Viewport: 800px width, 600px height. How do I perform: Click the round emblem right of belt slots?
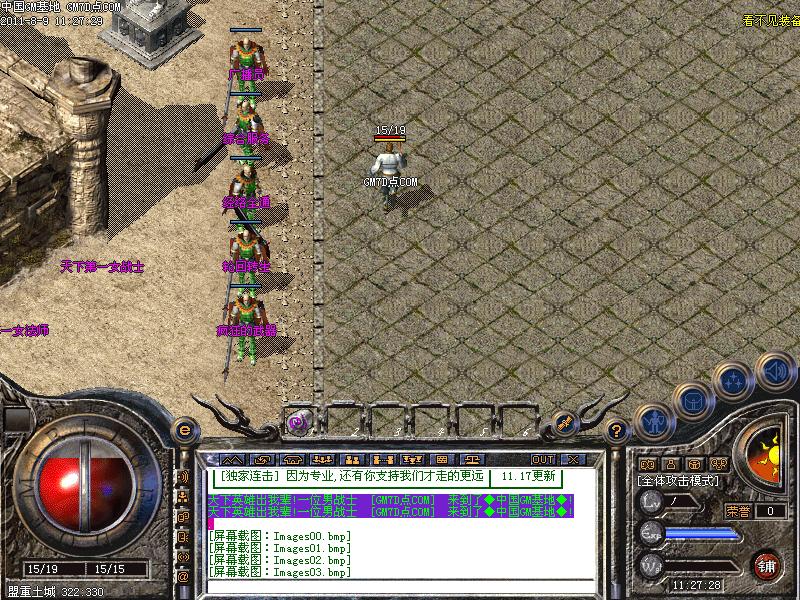(x=563, y=423)
